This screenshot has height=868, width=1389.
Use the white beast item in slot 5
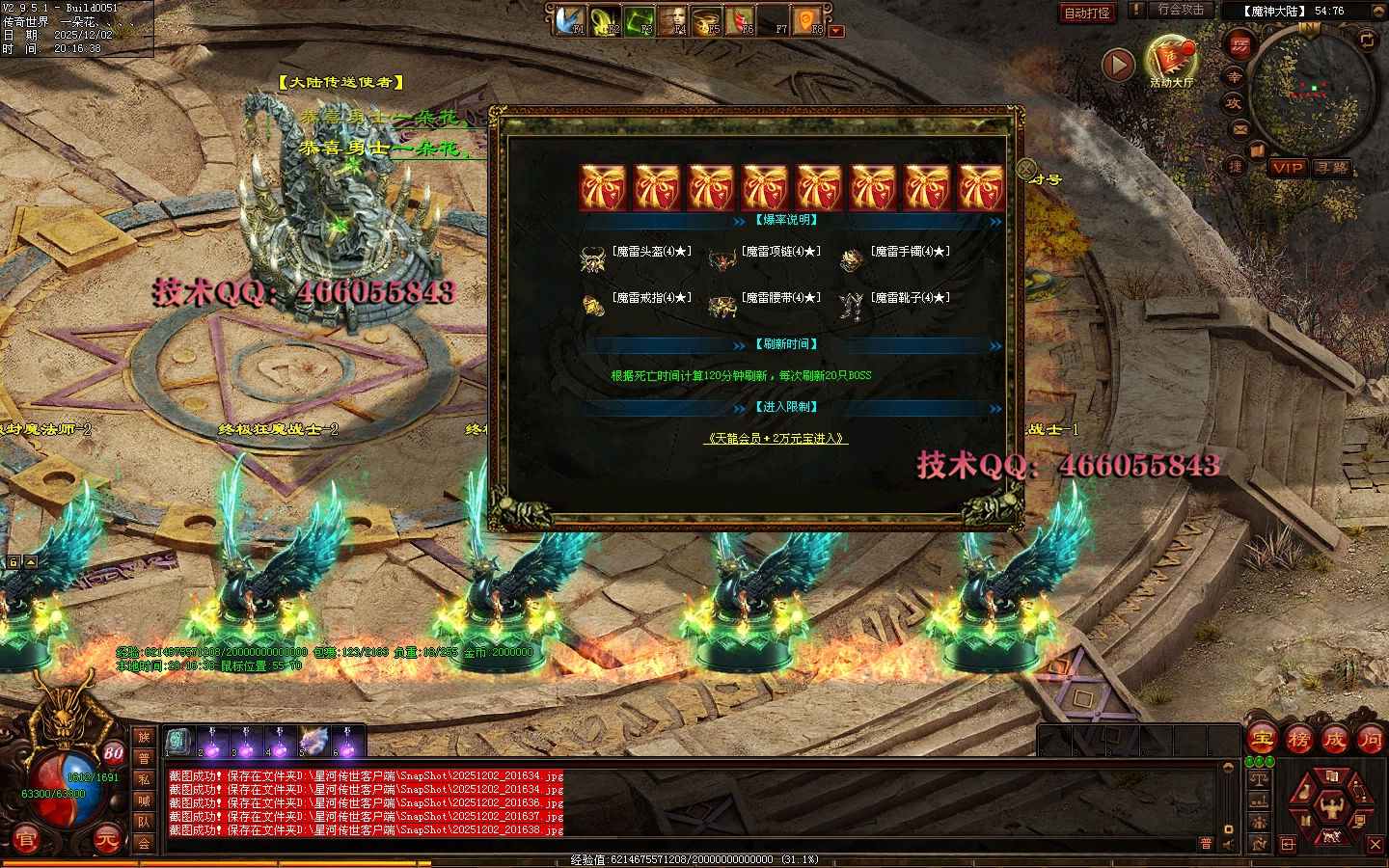(x=313, y=742)
